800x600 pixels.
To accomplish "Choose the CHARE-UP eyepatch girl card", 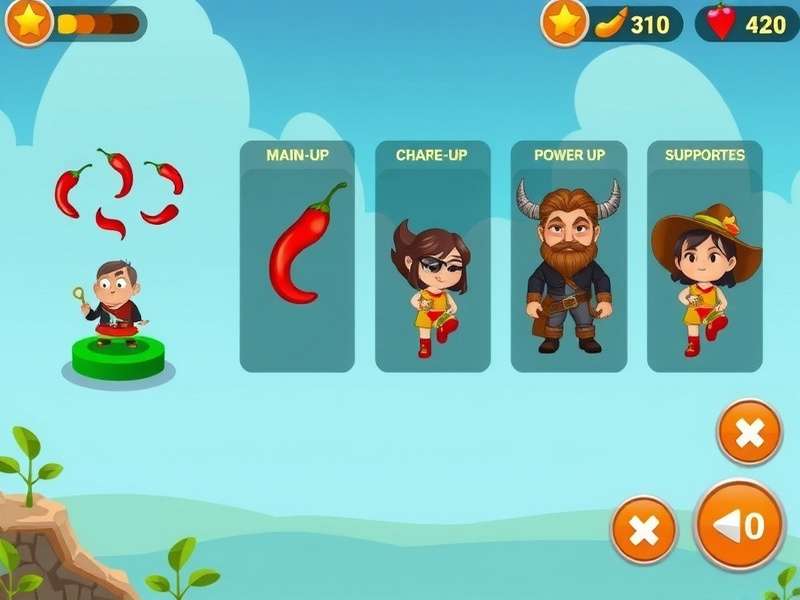I will click(x=432, y=257).
